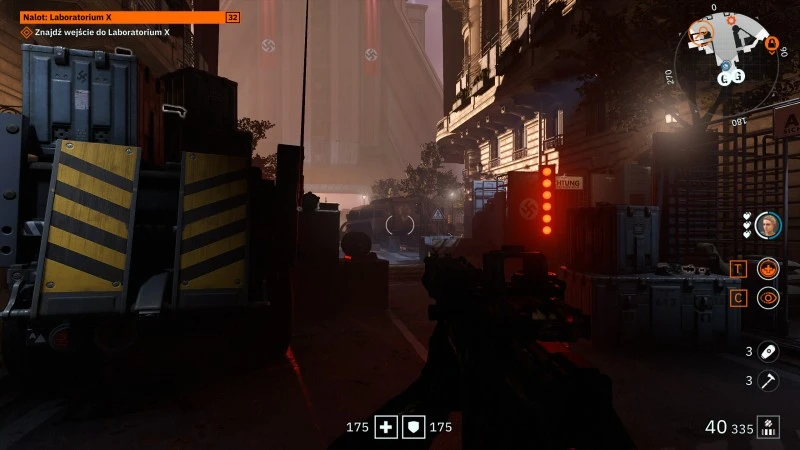Click the health cross icon
This screenshot has width=800, height=450.
click(387, 427)
